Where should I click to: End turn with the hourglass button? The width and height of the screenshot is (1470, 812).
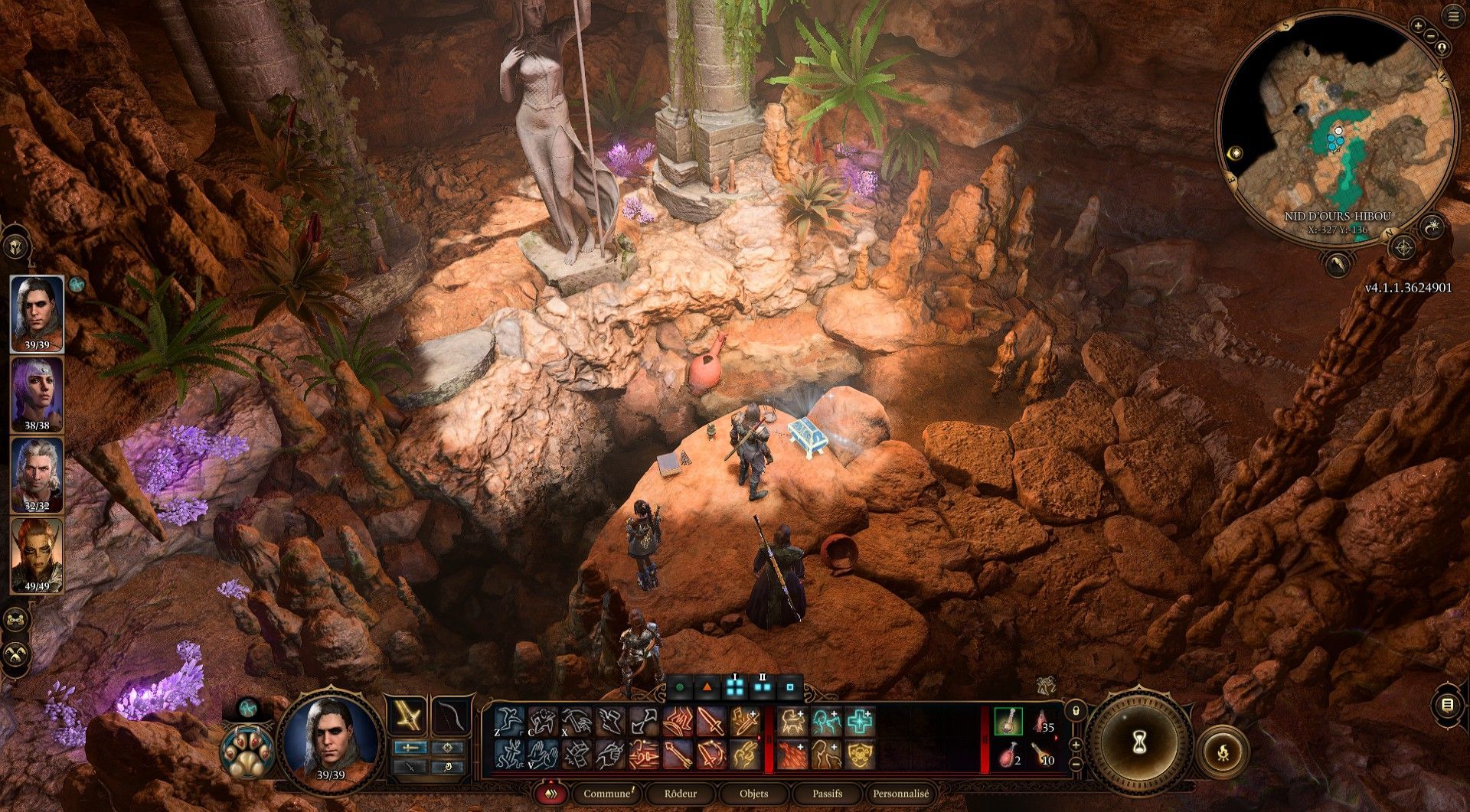pyautogui.click(x=1138, y=742)
